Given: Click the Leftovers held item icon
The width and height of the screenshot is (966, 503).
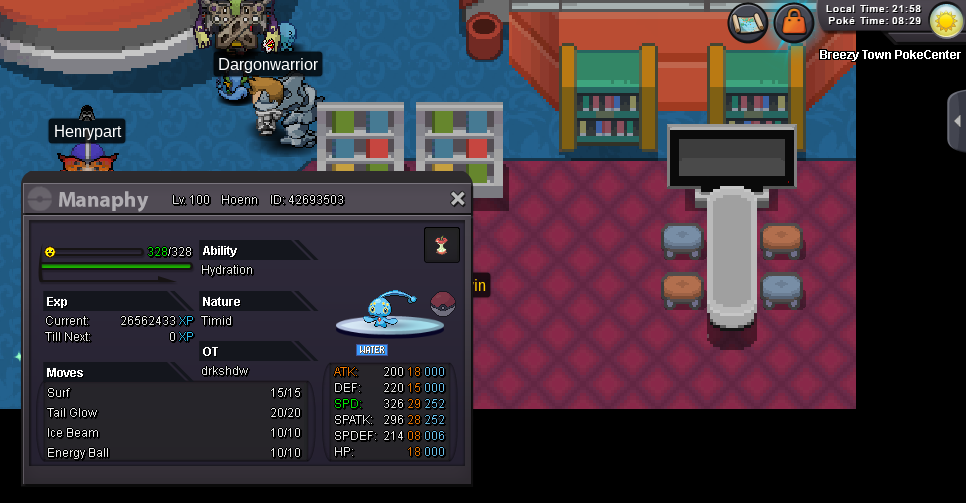Looking at the screenshot, I should [442, 245].
